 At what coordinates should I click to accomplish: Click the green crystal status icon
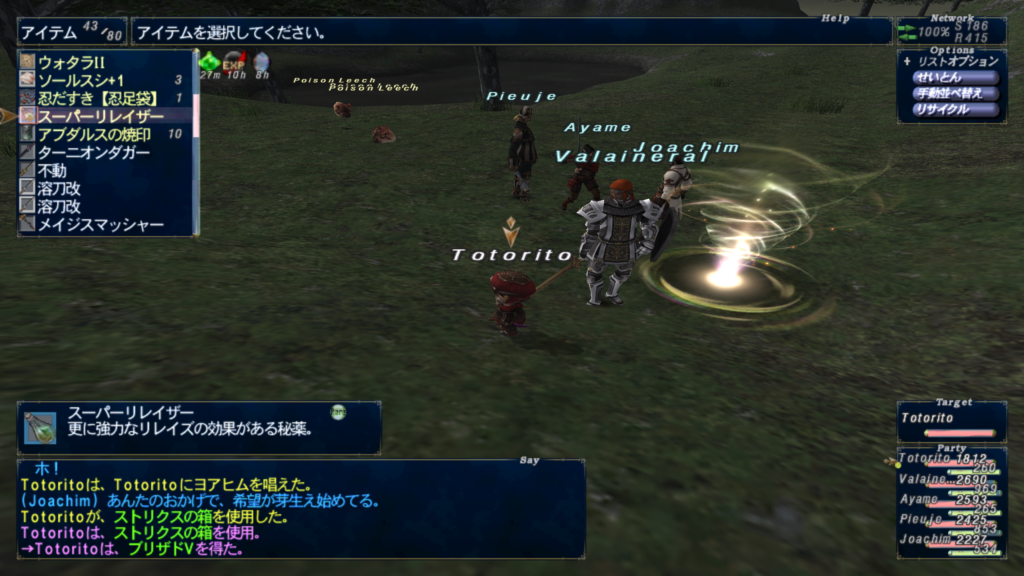[209, 62]
